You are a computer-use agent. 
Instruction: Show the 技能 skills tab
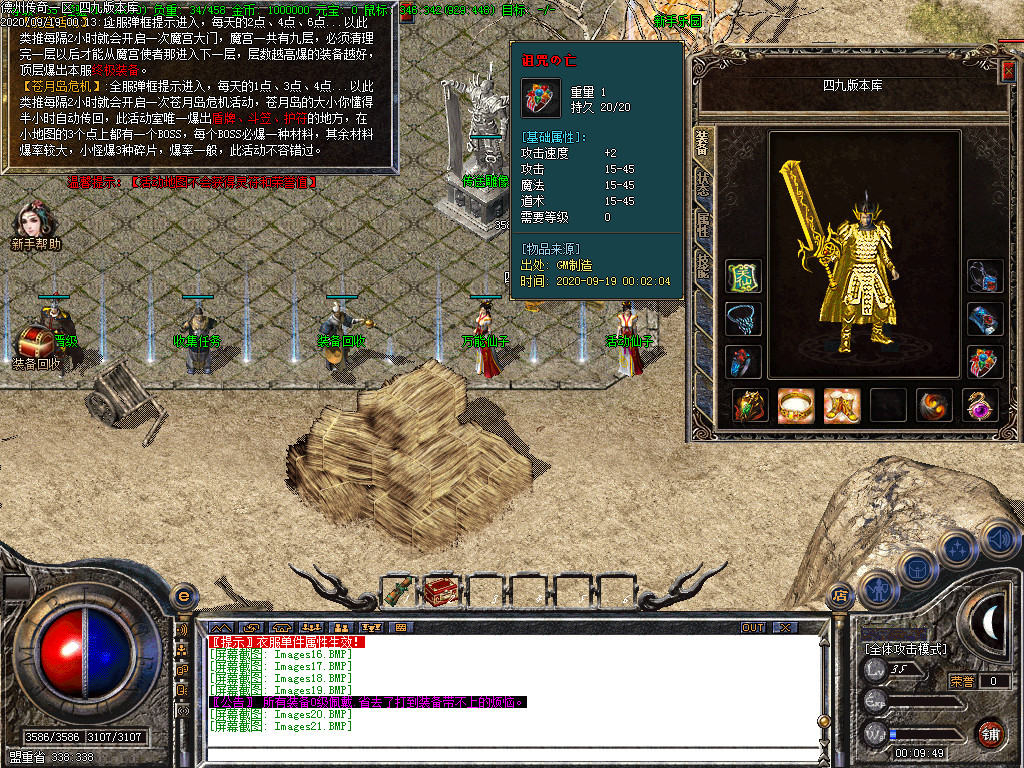[701, 265]
